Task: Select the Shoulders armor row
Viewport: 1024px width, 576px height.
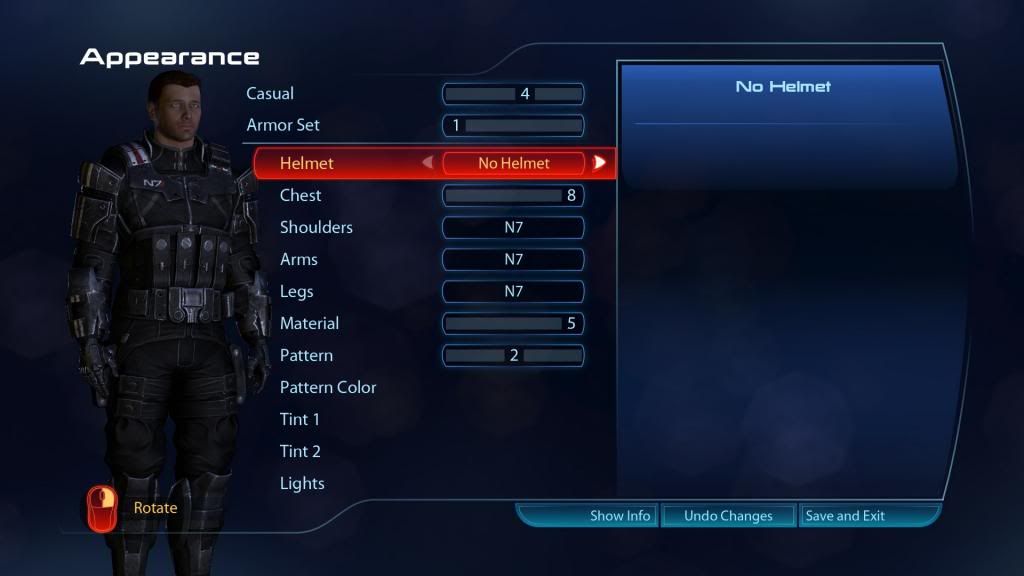Action: [x=316, y=227]
